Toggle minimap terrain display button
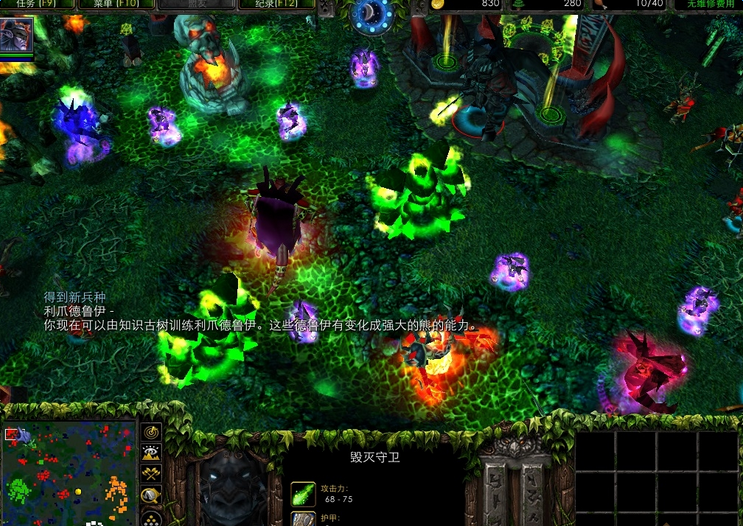 point(152,453)
